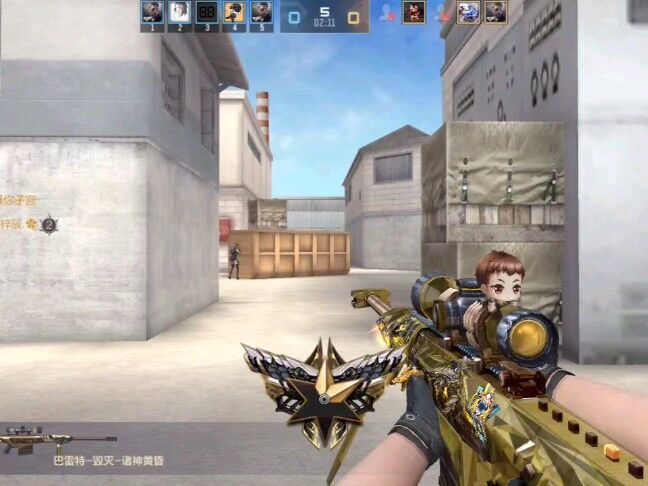Click the dark teammate slot numbered 3
Image resolution: width=648 pixels, height=486 pixels.
click(207, 12)
